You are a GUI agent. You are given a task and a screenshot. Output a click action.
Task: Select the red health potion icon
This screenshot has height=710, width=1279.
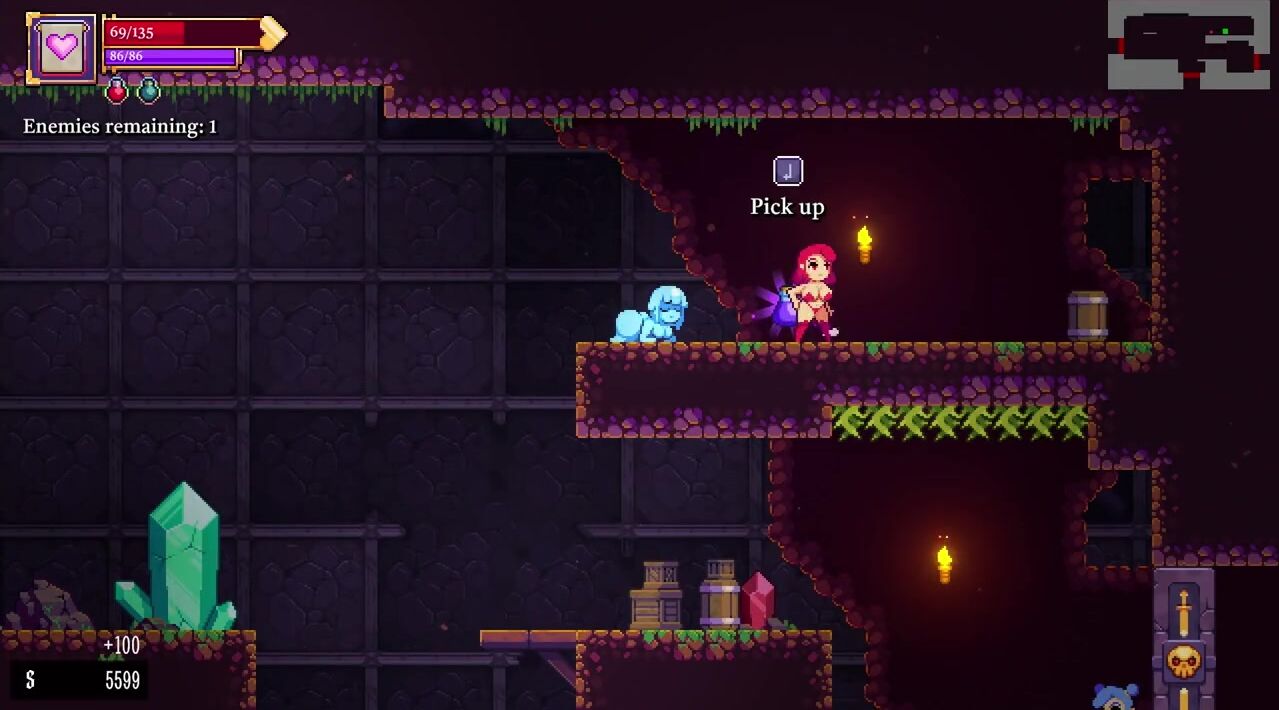coord(117,92)
